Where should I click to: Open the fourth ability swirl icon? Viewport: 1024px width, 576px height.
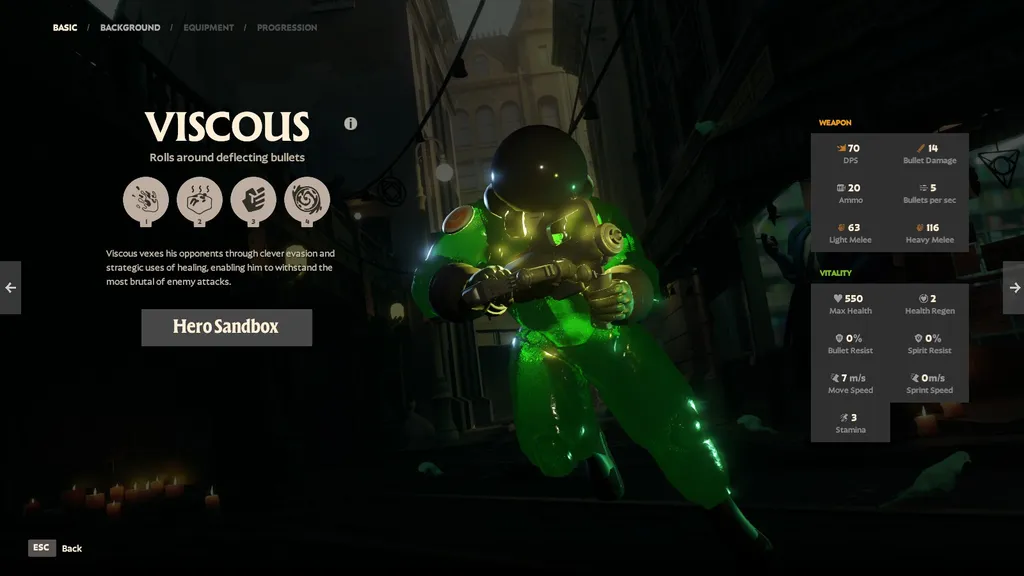(x=307, y=200)
